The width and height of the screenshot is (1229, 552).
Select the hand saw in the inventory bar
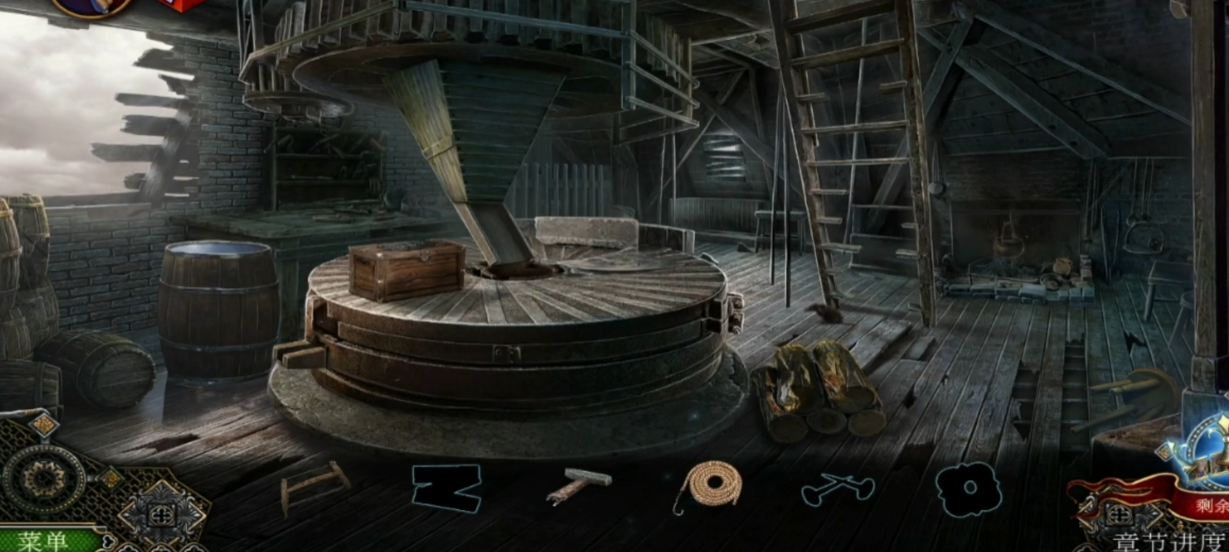coord(314,487)
